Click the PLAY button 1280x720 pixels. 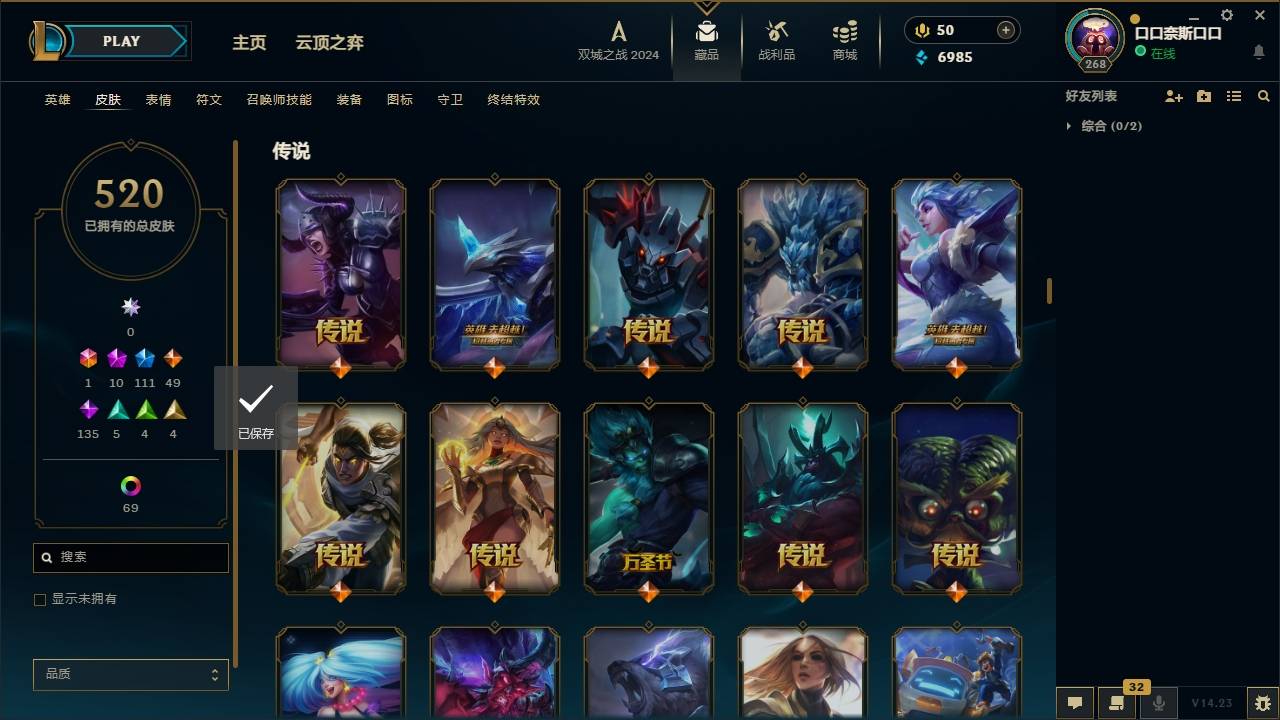[120, 41]
